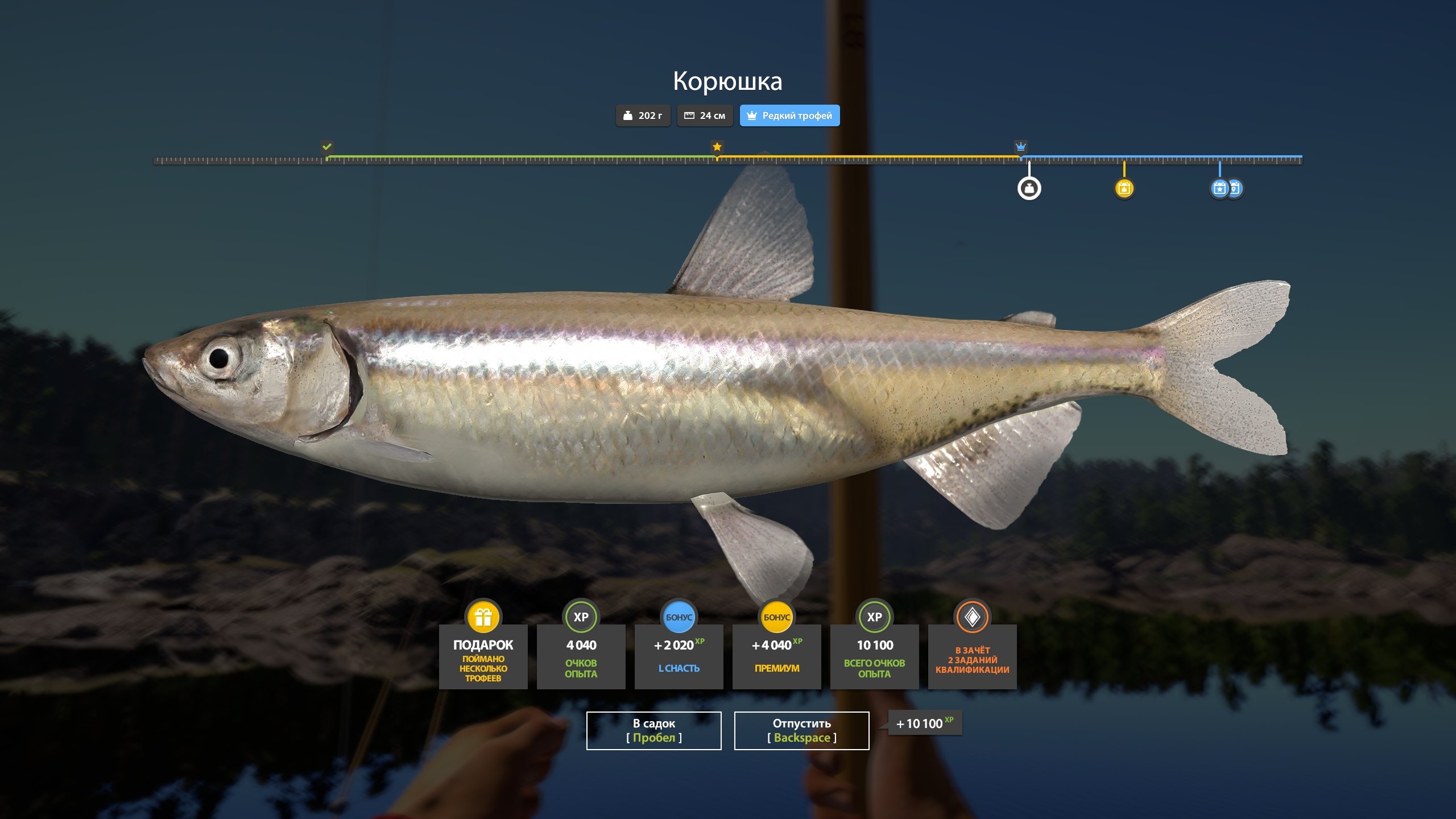Select the Редкий трофей badge
This screenshot has width=1456, height=819.
point(789,115)
